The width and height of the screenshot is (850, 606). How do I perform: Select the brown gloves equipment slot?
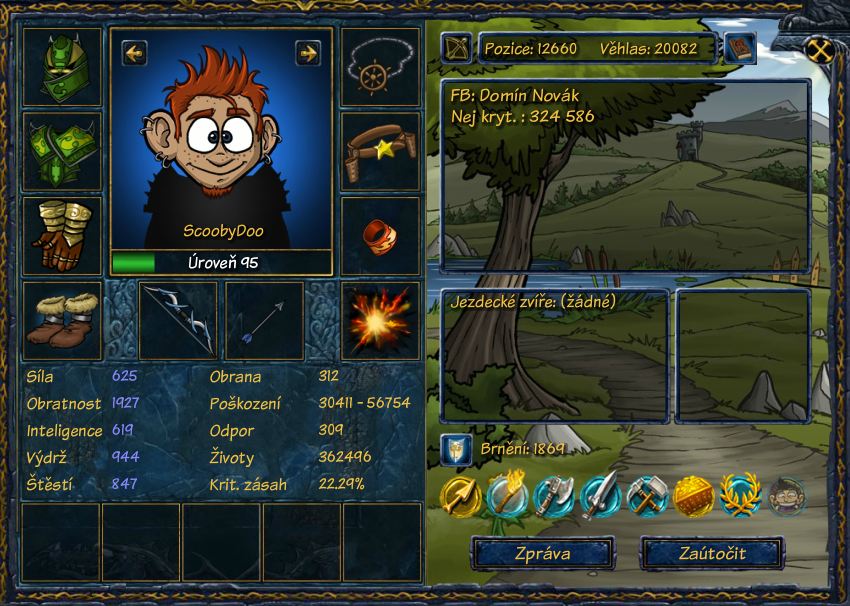(x=62, y=235)
